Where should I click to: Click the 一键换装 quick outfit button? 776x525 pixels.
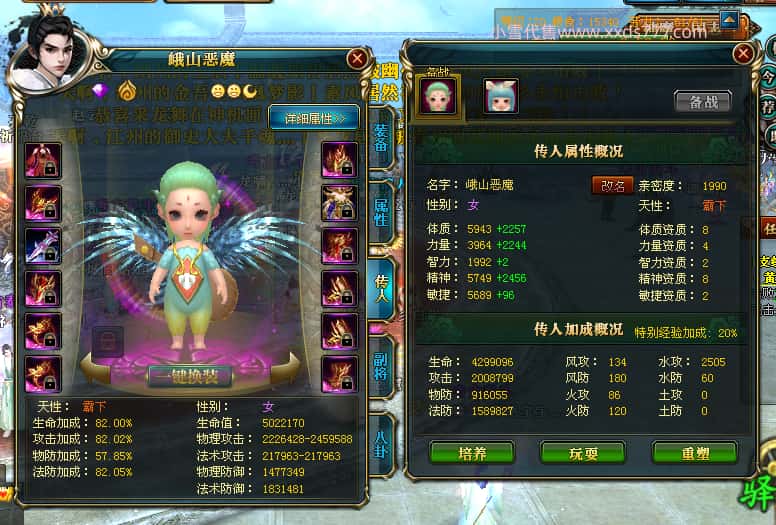click(190, 376)
